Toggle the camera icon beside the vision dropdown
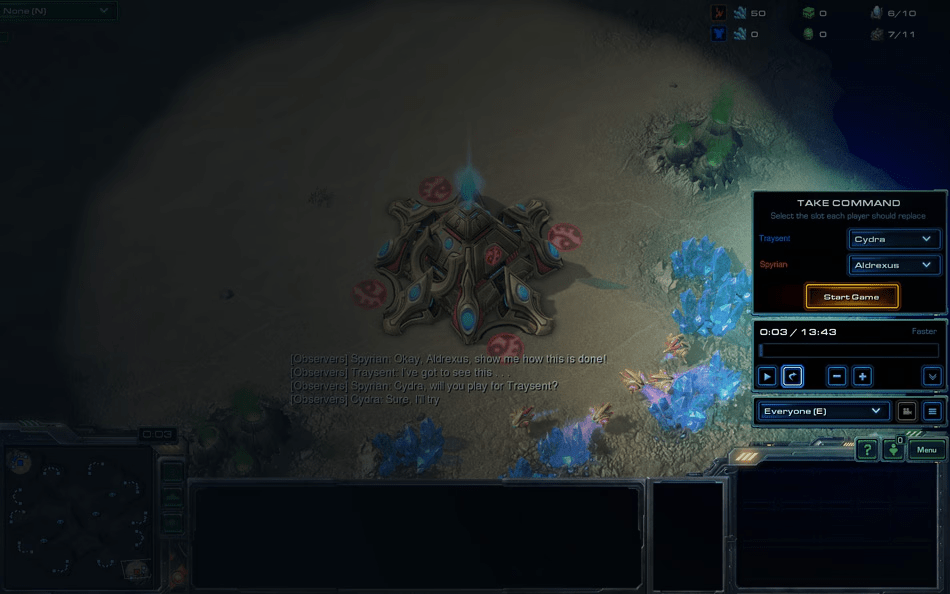This screenshot has width=950, height=594. point(907,411)
